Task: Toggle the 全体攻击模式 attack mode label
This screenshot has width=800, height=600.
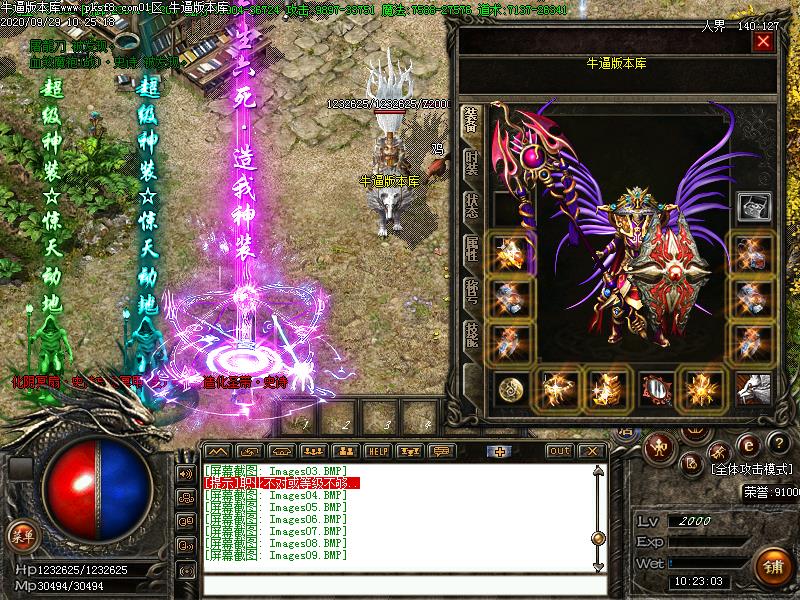Action: (x=753, y=468)
